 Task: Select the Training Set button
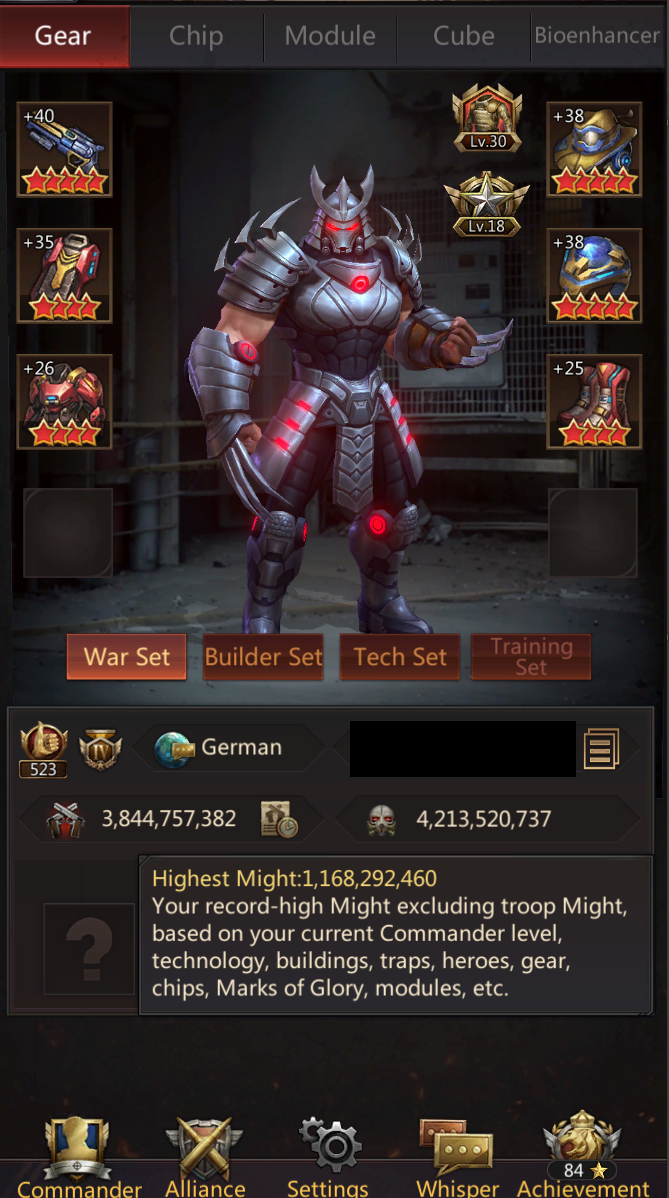pyautogui.click(x=531, y=657)
